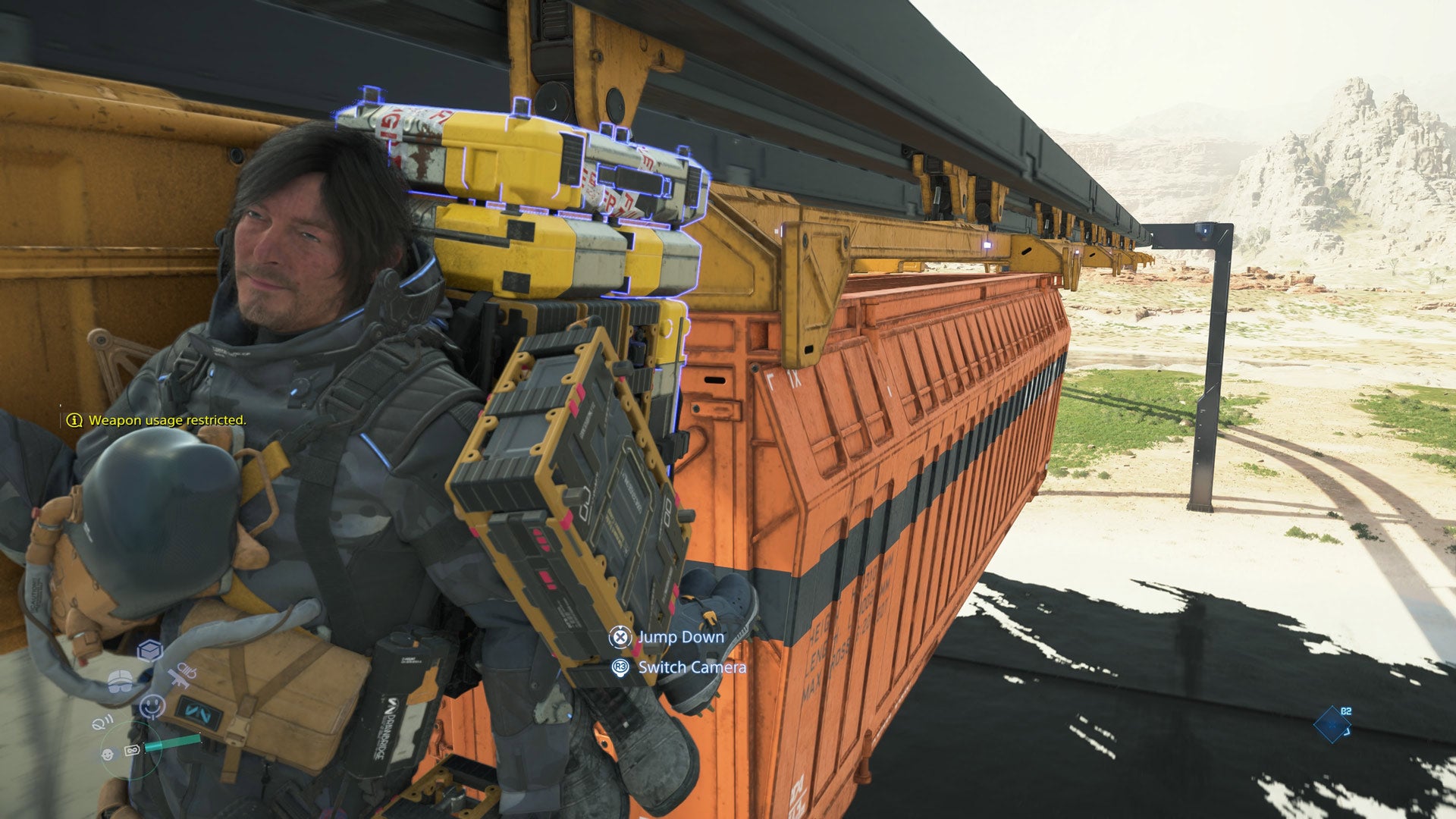Click the R3 Switch Camera button prompt

[x=620, y=669]
